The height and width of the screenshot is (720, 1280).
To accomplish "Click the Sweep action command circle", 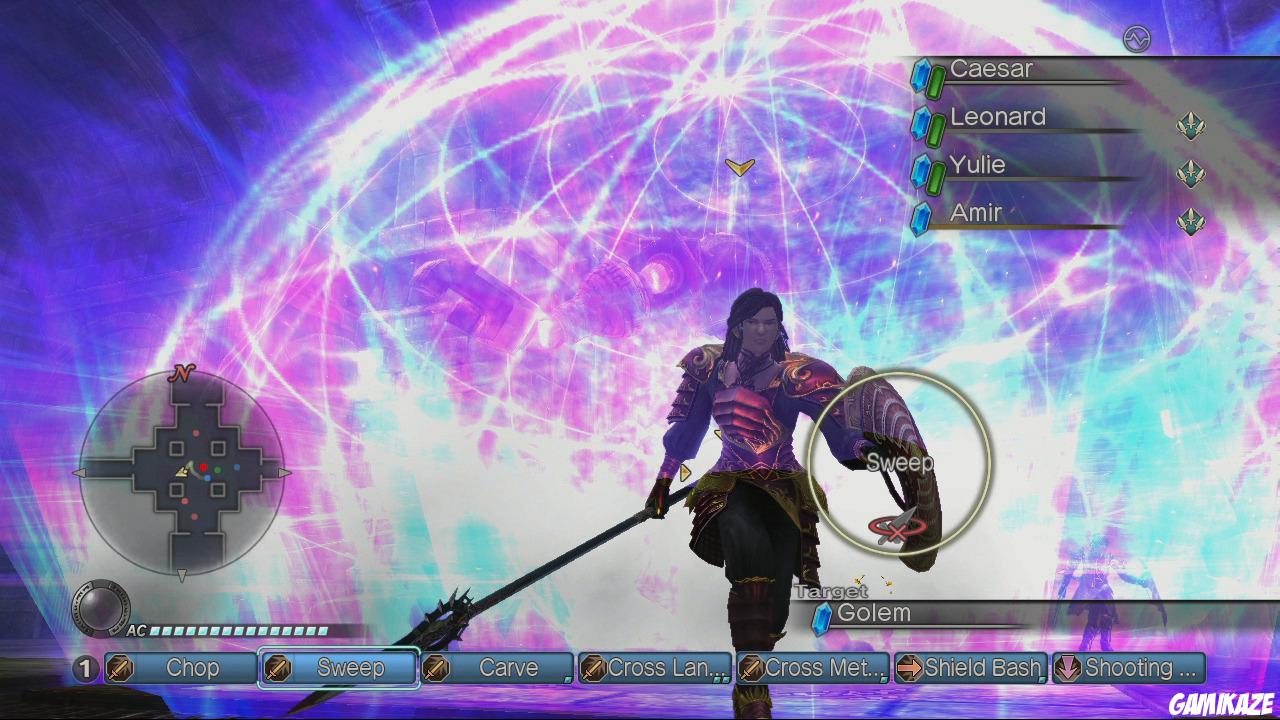I will point(899,463).
